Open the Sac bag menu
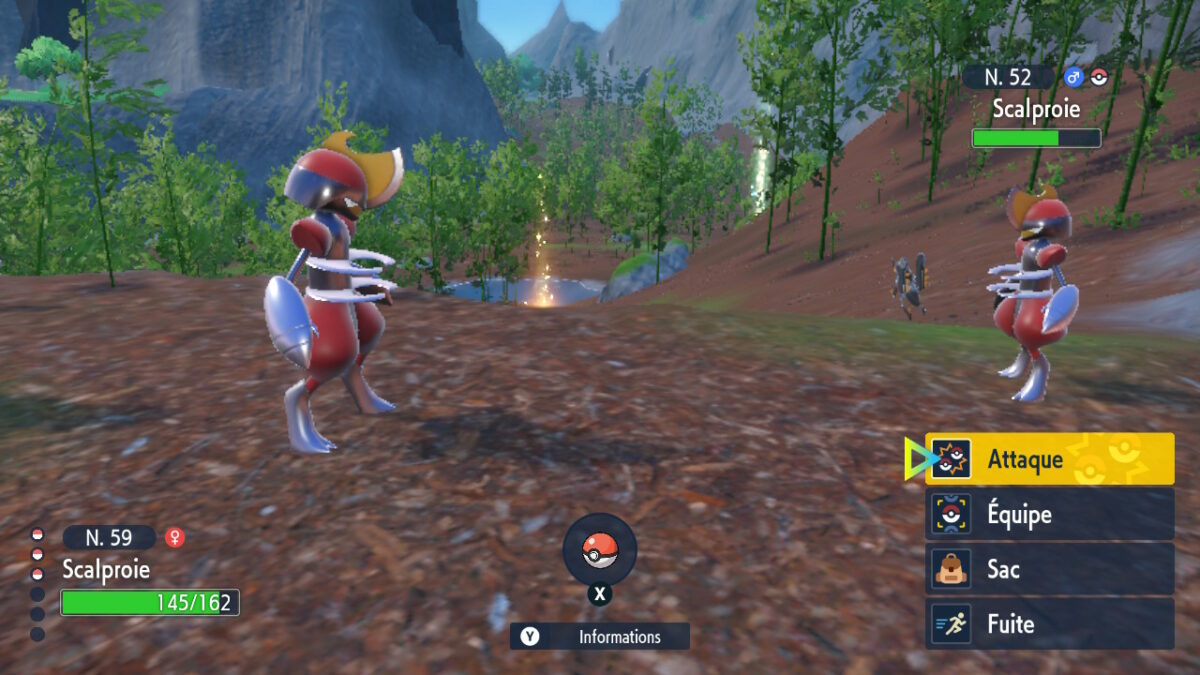 [x=1049, y=569]
